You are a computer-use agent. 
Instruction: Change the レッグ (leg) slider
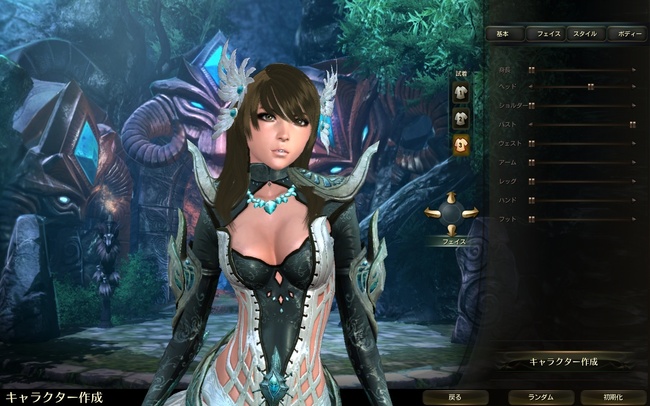pyautogui.click(x=532, y=181)
